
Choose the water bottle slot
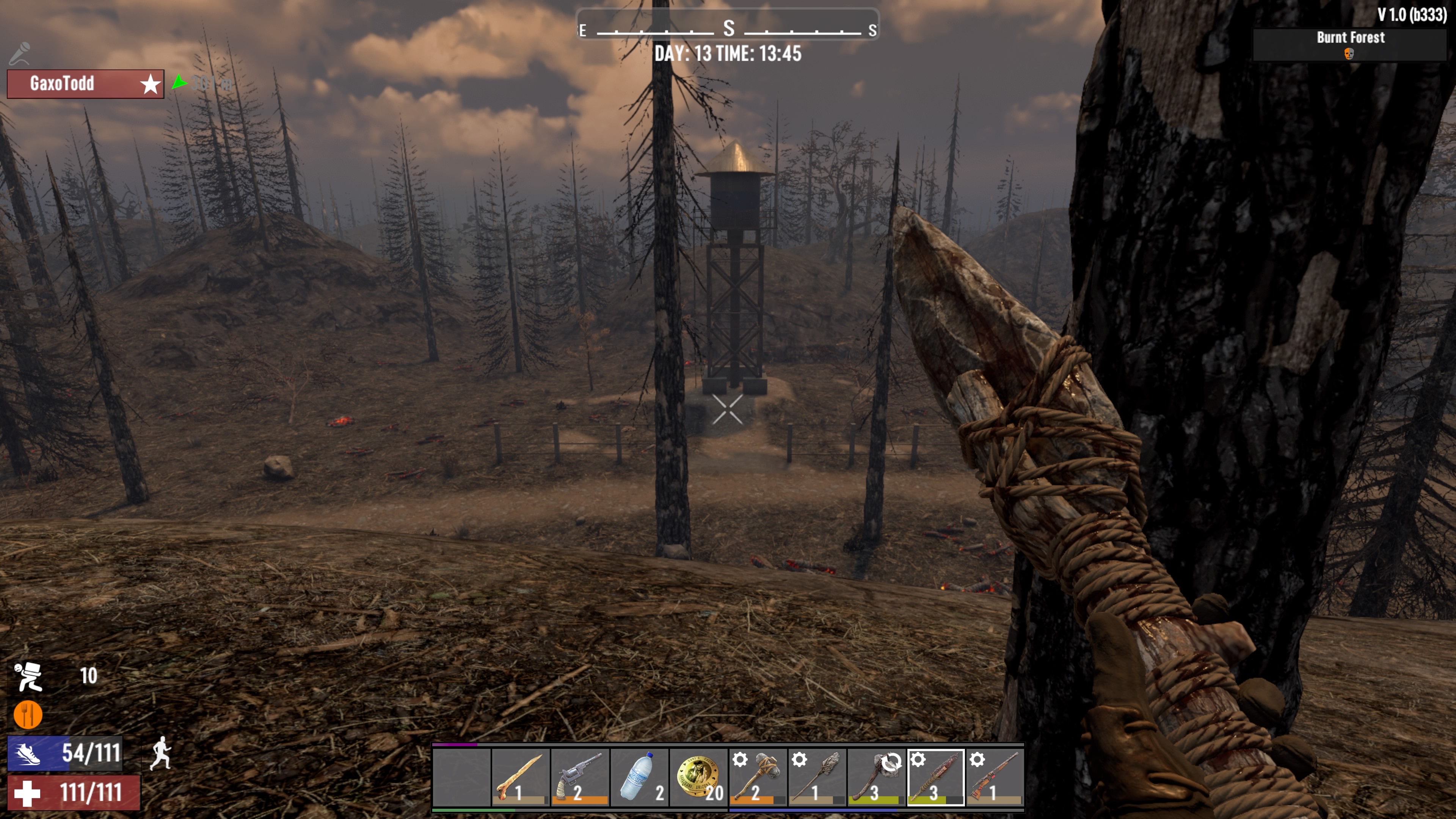coord(639,777)
